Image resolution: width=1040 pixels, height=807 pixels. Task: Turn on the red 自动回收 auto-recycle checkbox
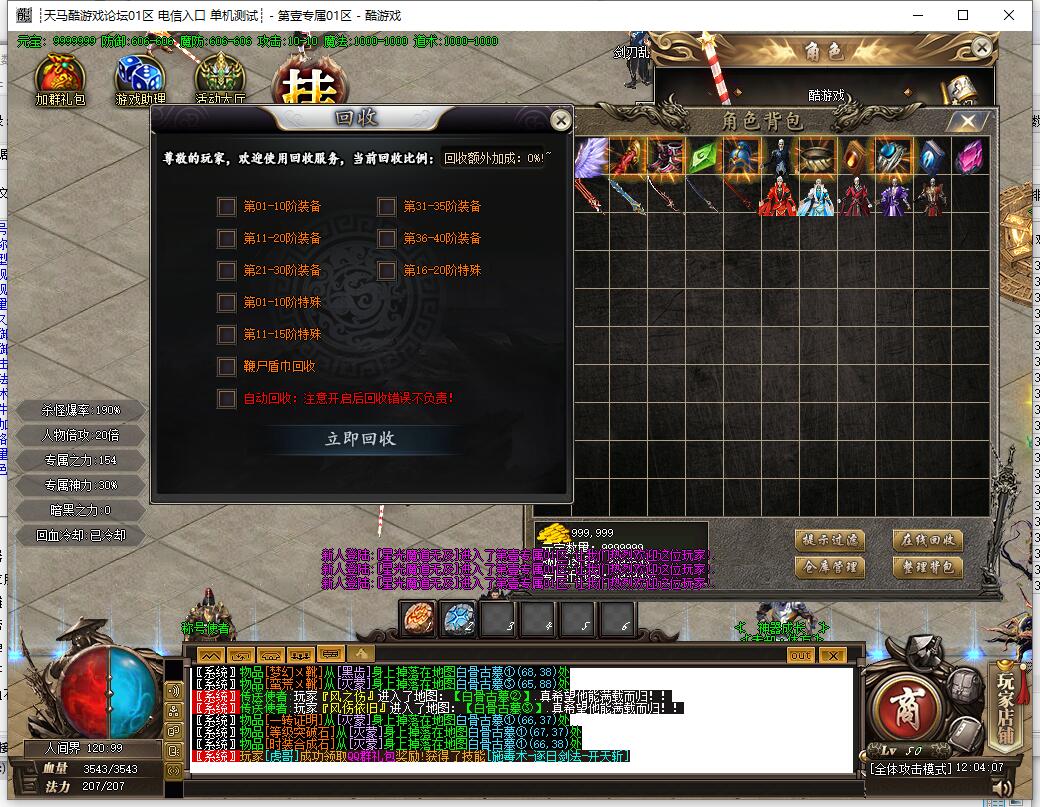point(227,399)
